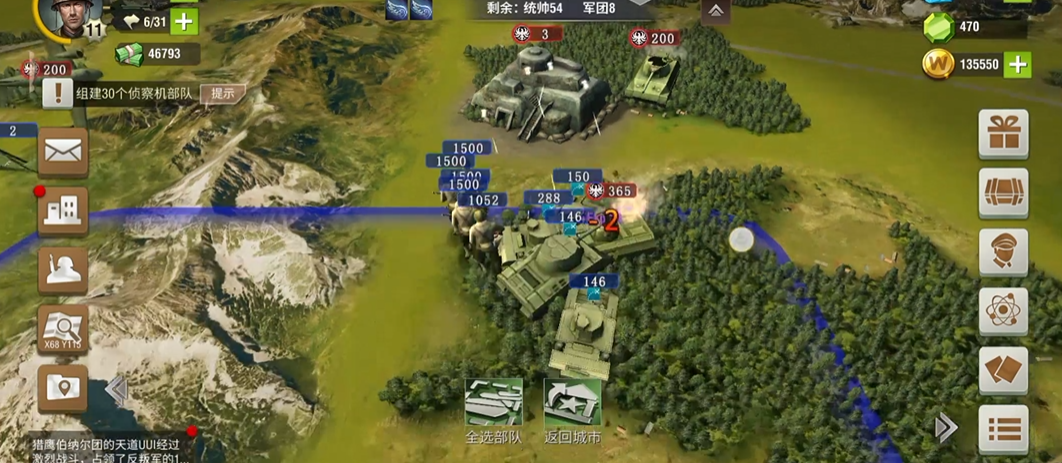Expand the top panel arrow toggle

(715, 11)
